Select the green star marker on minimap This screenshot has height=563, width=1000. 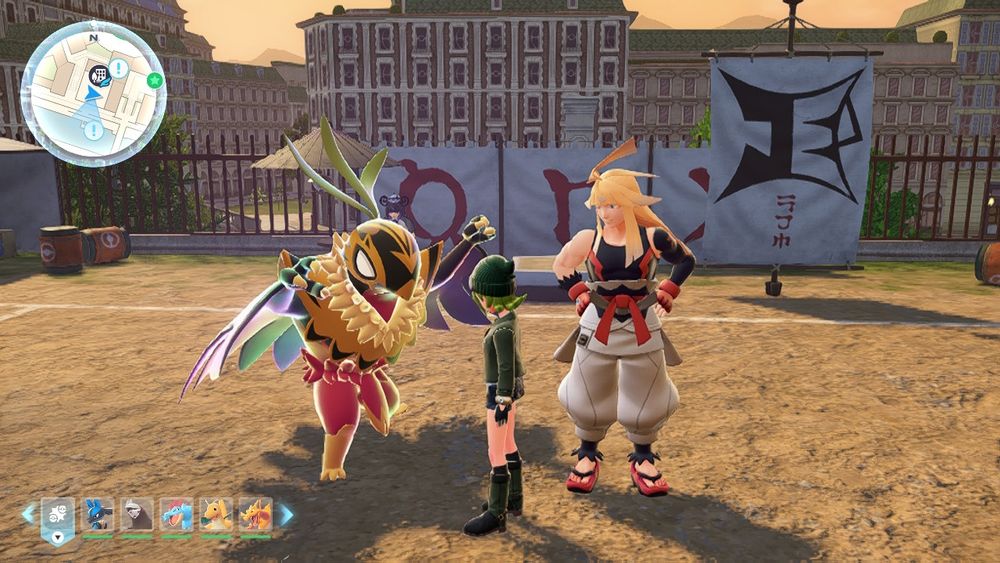coord(154,80)
